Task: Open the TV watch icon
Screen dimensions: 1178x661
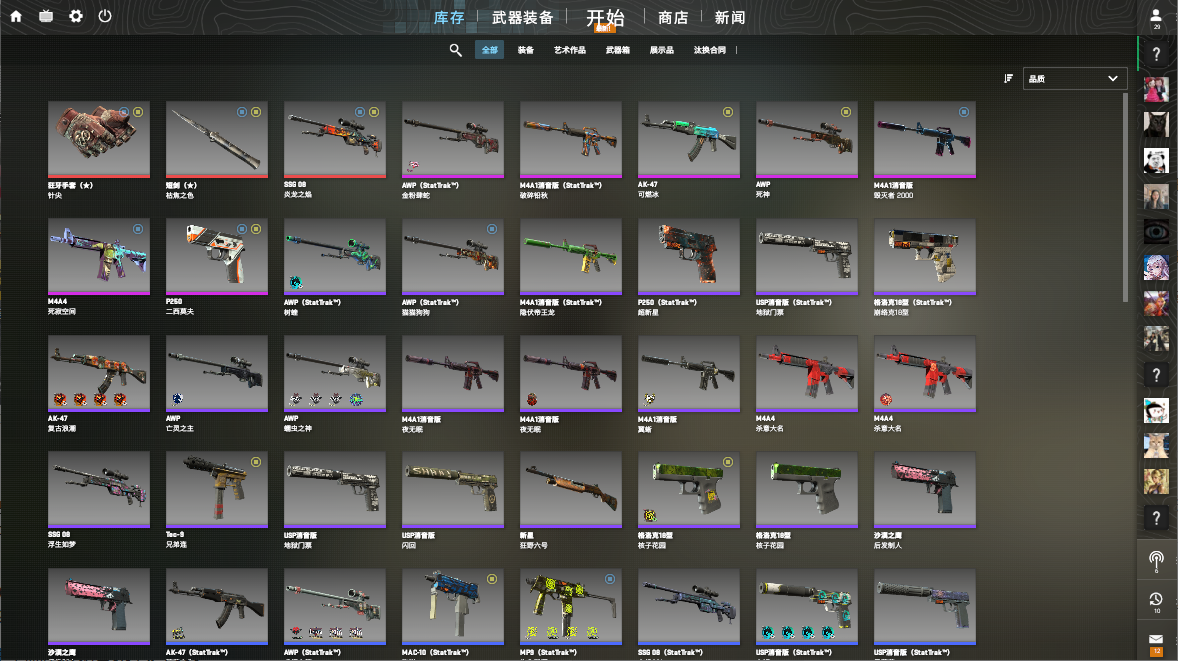Action: click(x=46, y=16)
